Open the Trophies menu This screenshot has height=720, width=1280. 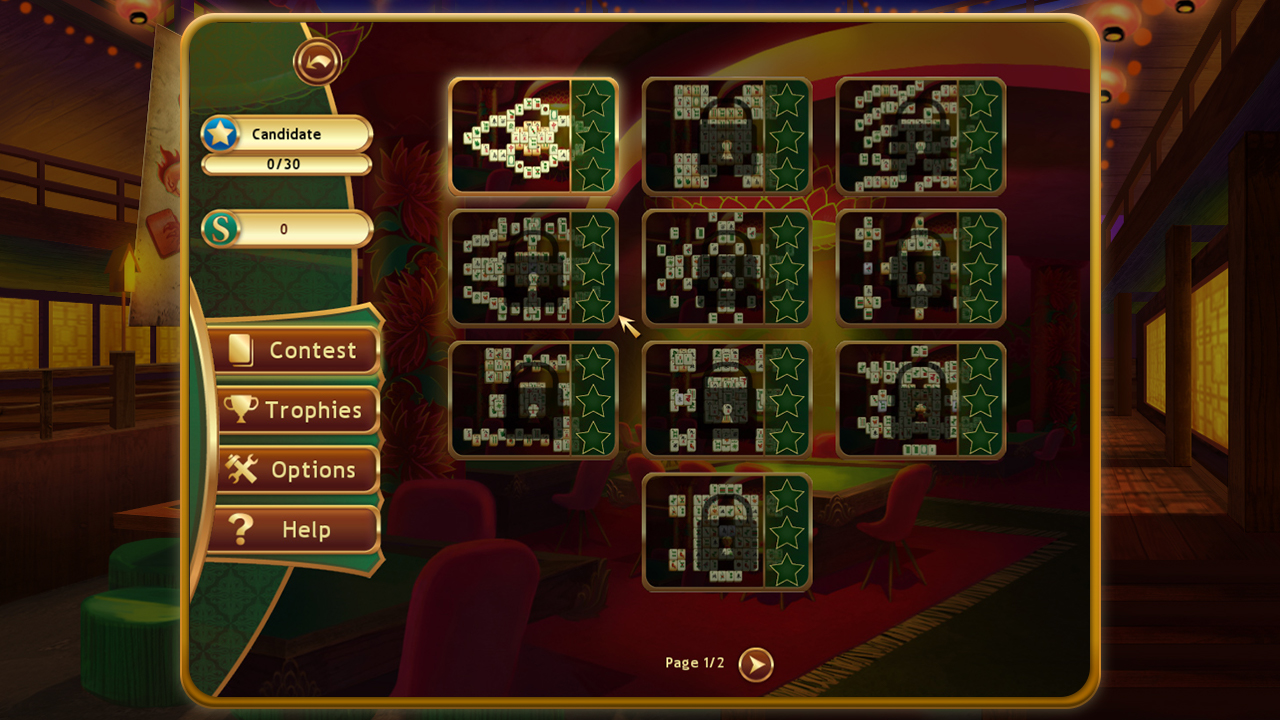(297, 410)
